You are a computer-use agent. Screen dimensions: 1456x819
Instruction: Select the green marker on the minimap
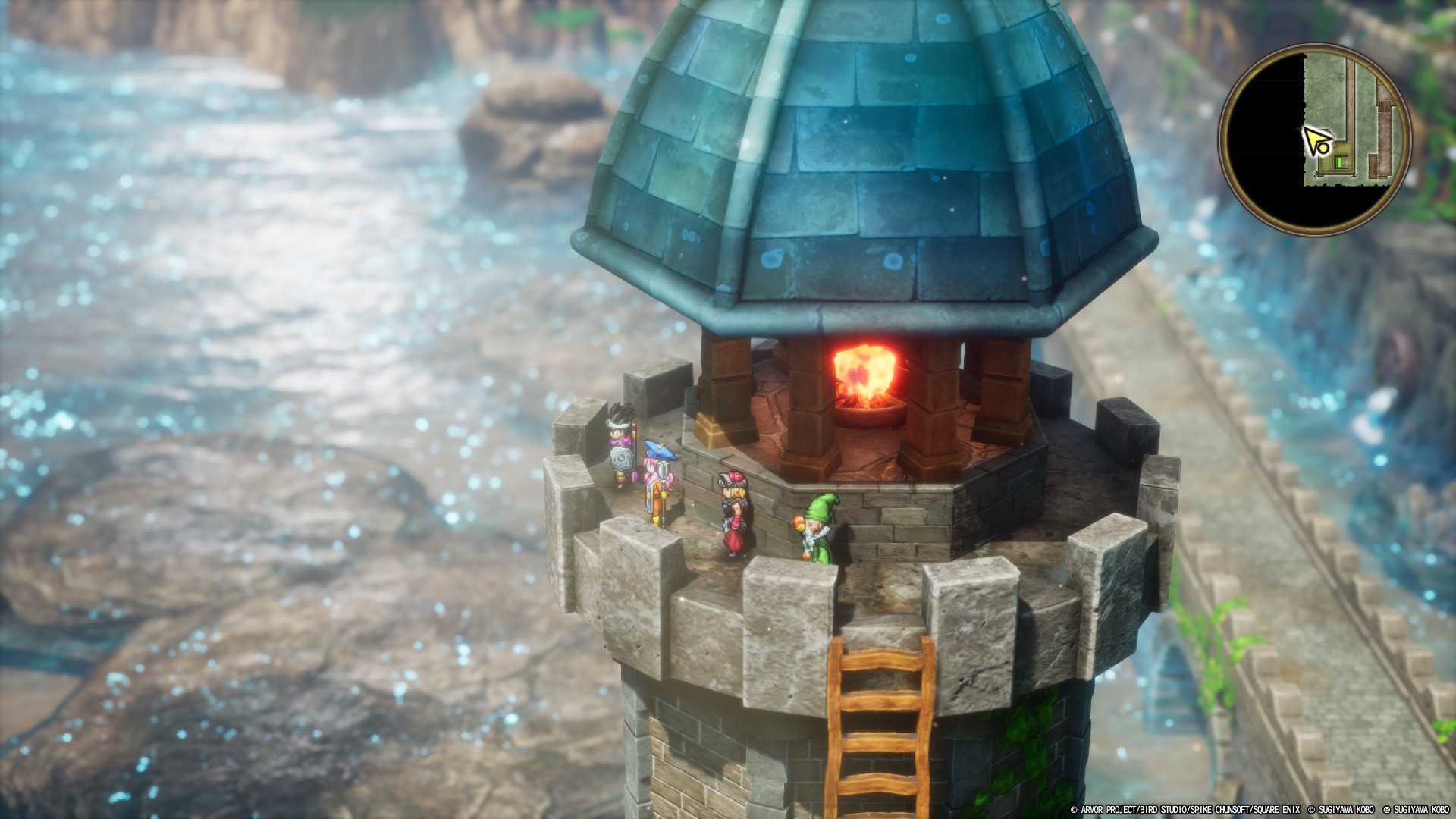click(1340, 162)
